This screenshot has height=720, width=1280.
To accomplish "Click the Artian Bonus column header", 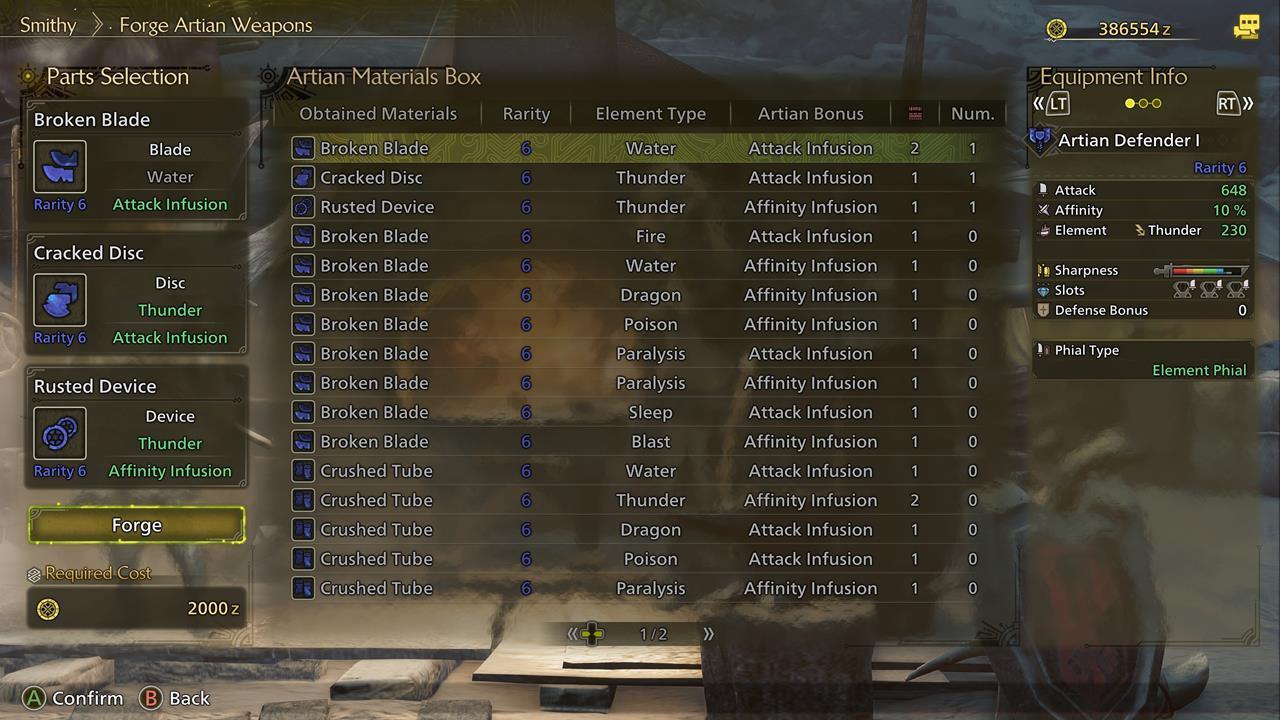I will point(810,113).
